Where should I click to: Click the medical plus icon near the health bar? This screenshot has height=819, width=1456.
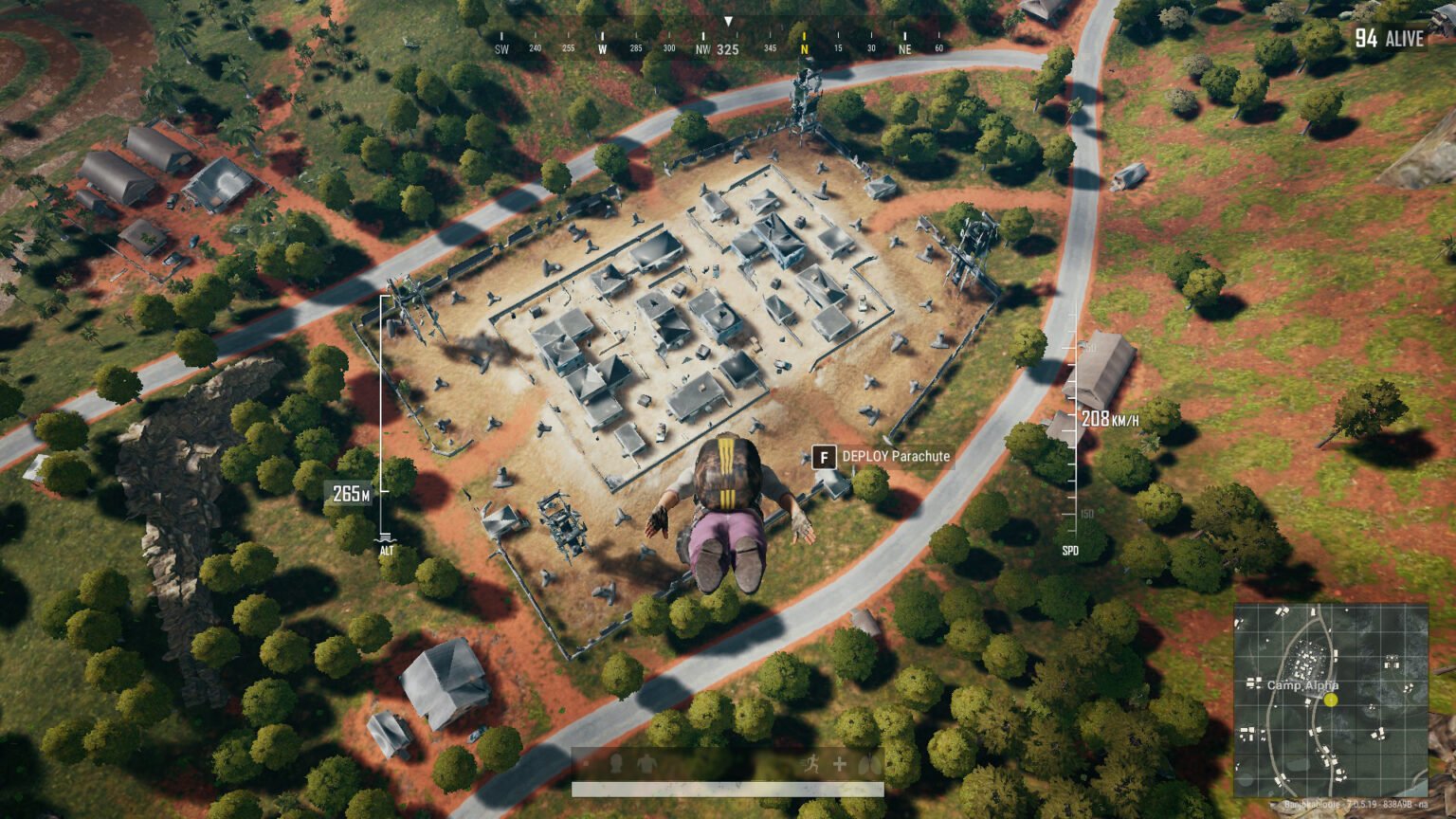coord(839,763)
